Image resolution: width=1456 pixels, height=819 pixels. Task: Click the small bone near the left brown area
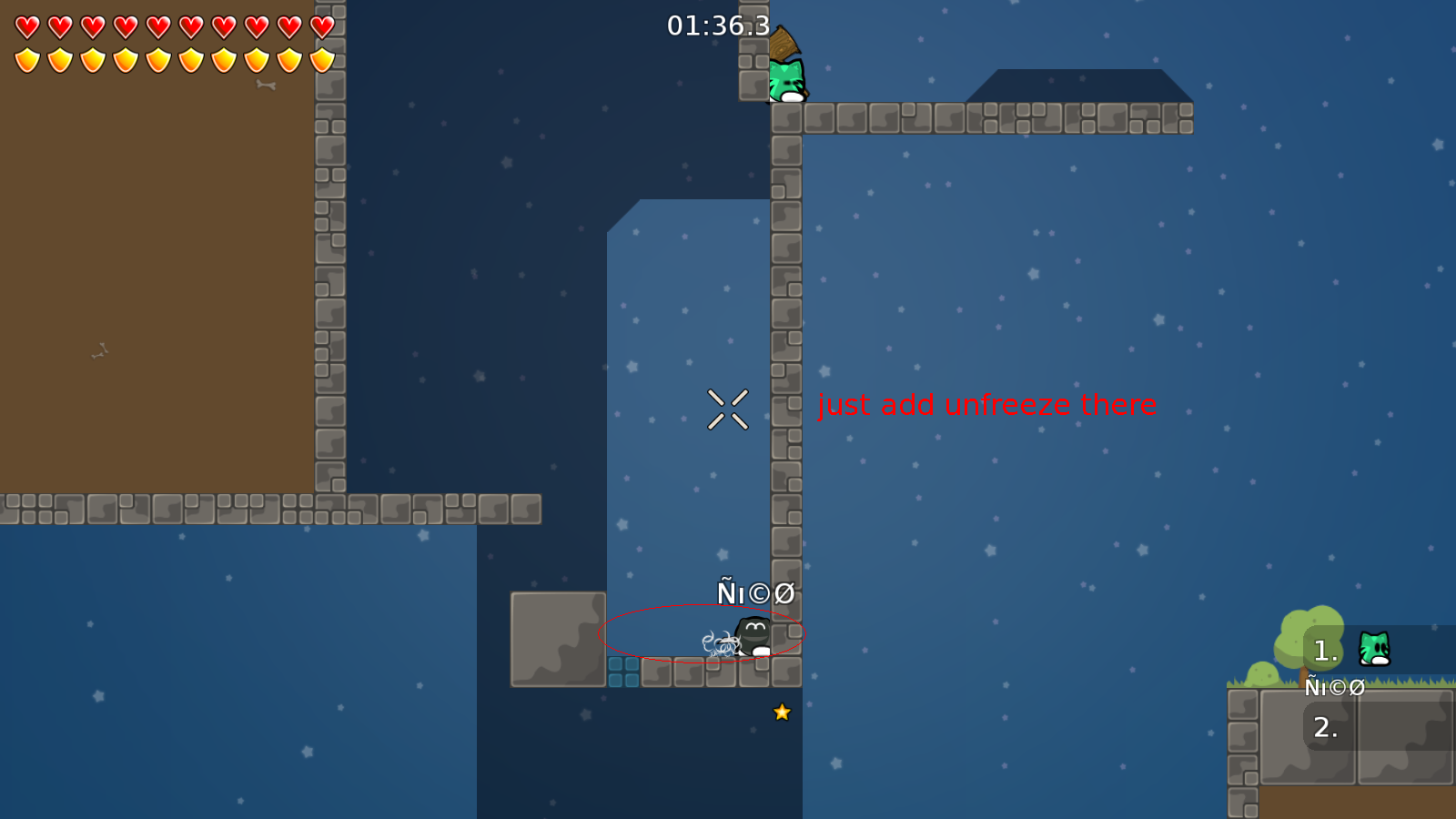pyautogui.click(x=100, y=350)
